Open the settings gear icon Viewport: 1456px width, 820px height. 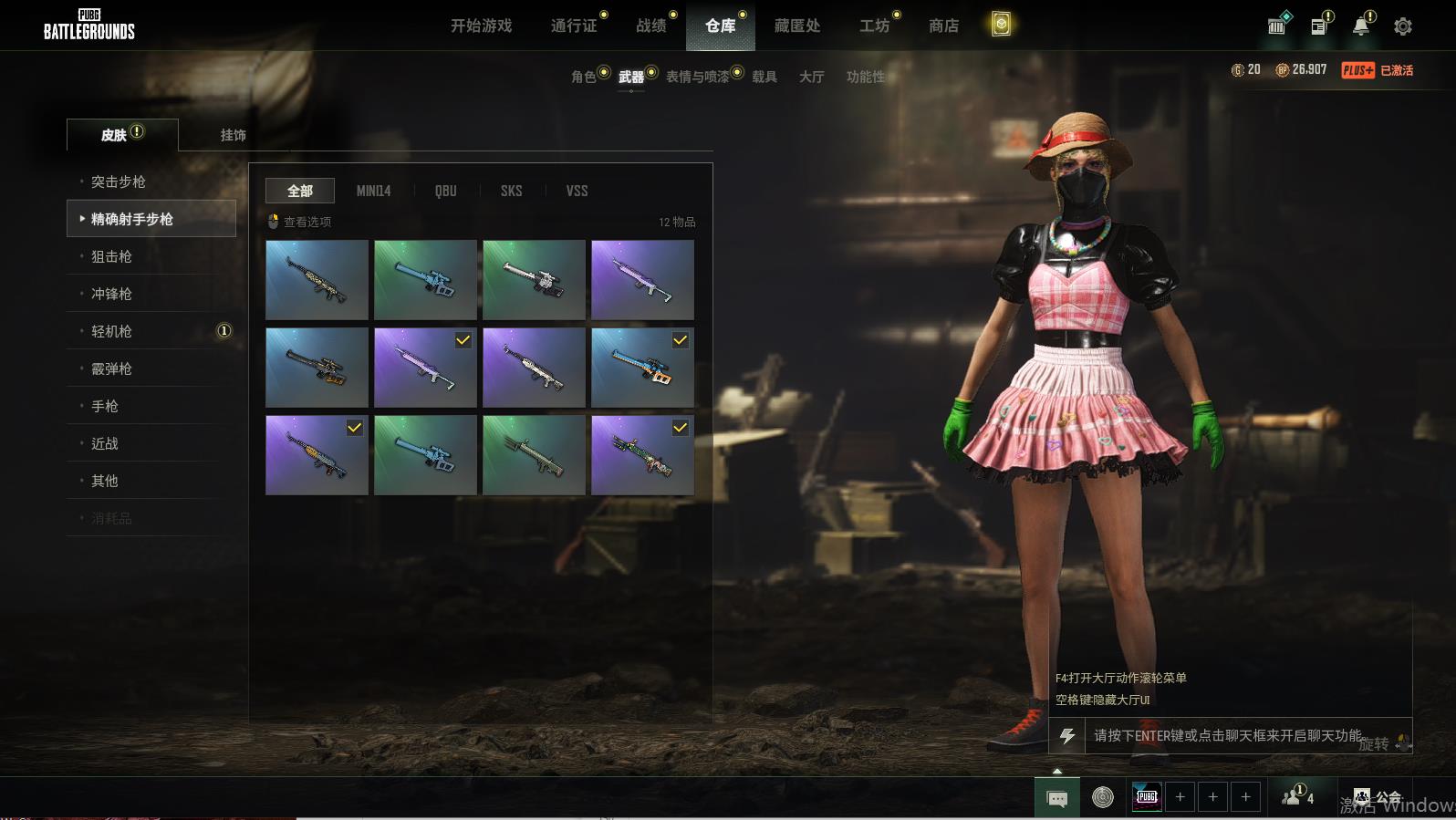coord(1403,26)
